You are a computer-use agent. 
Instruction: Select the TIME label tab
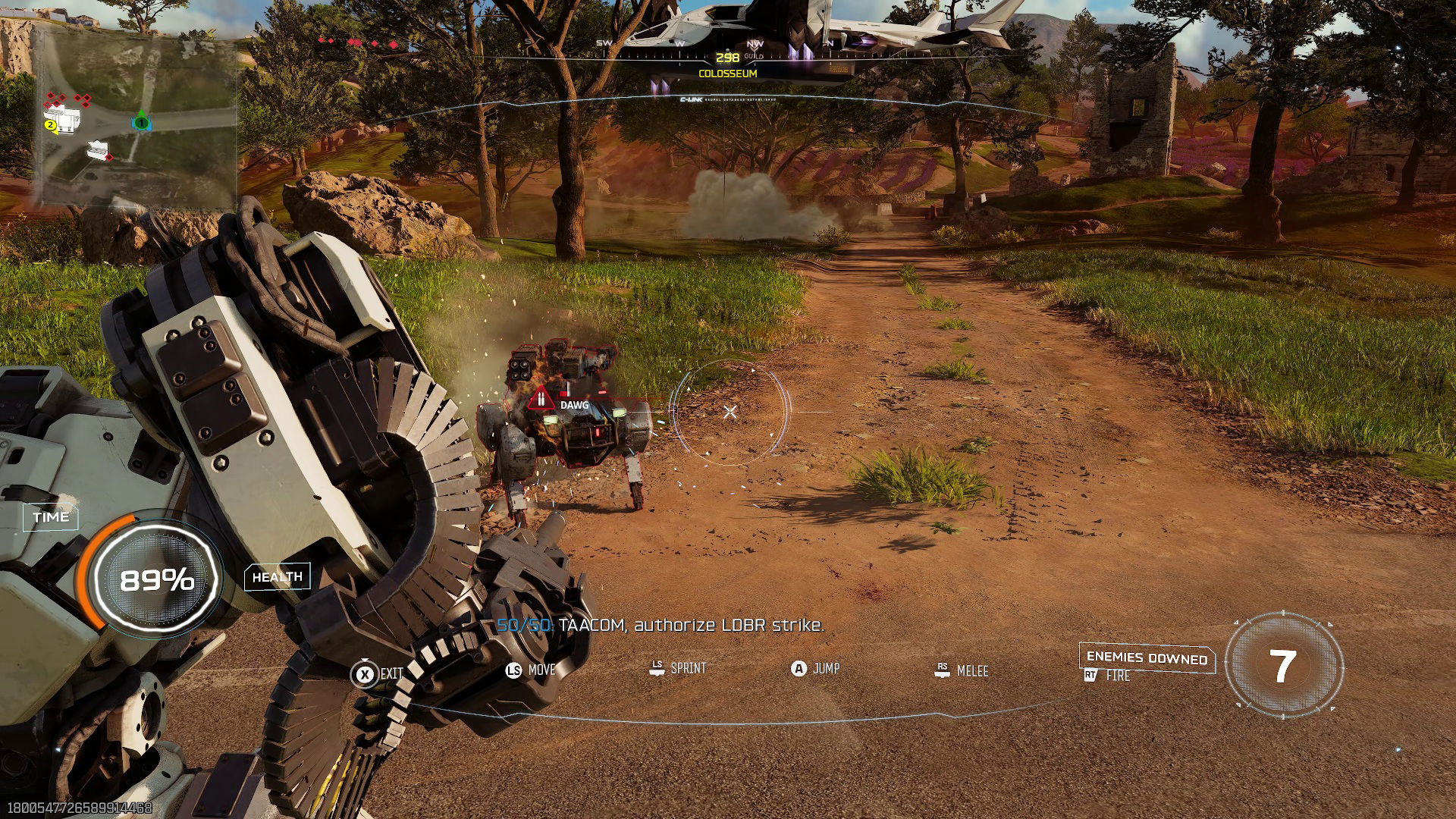[50, 516]
